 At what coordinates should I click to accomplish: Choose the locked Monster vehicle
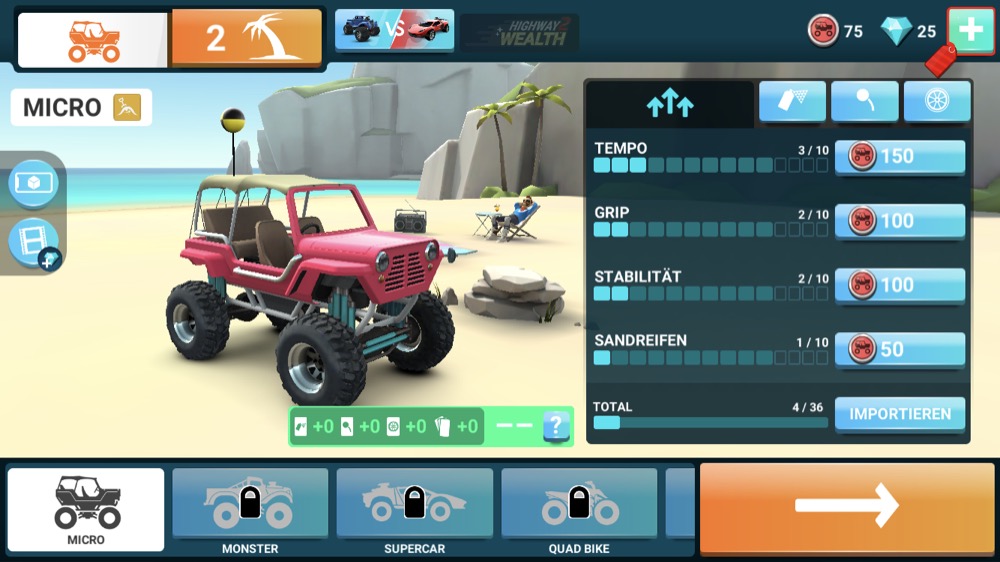[x=250, y=510]
